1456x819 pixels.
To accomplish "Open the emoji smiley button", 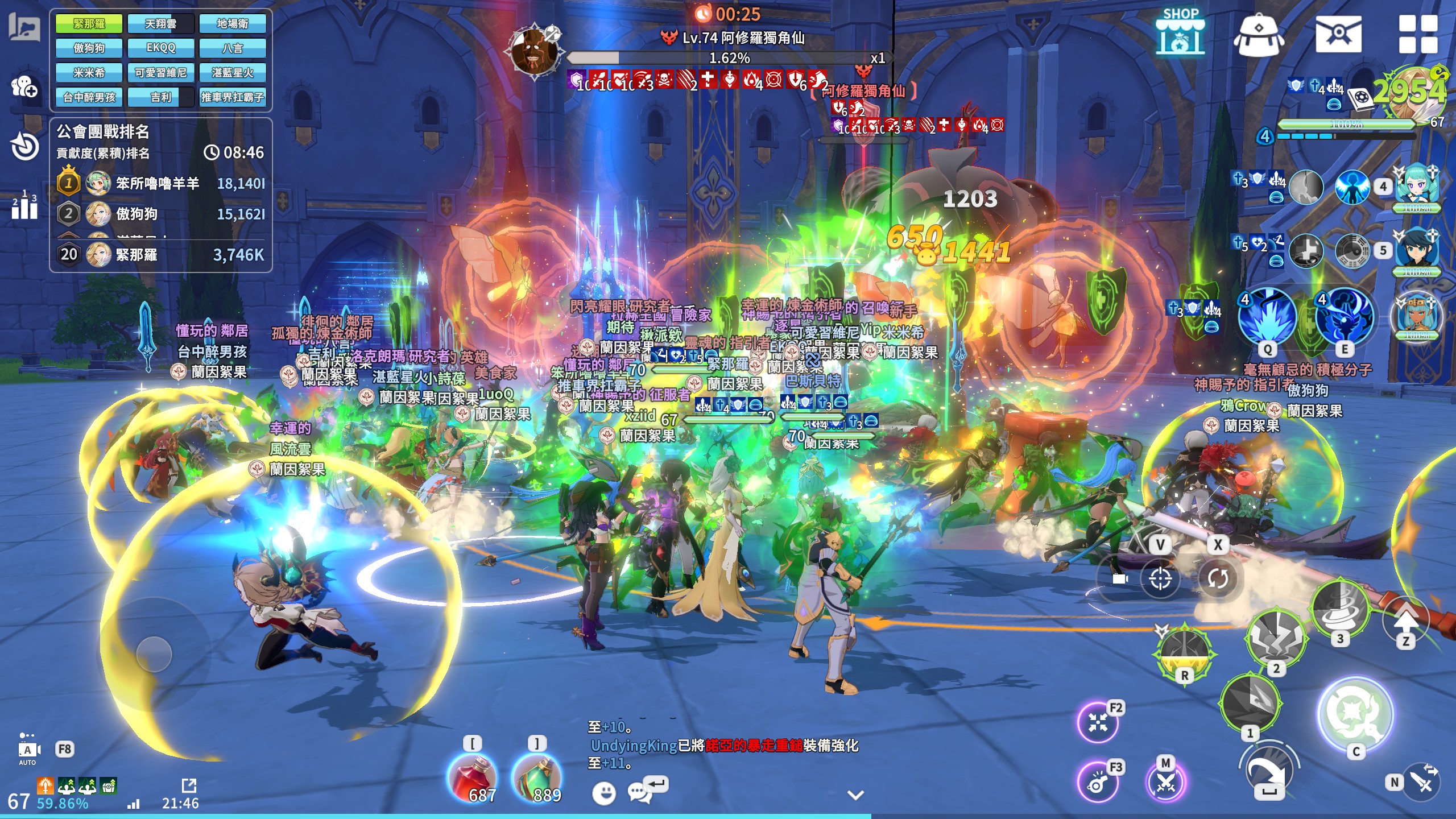I will [603, 793].
